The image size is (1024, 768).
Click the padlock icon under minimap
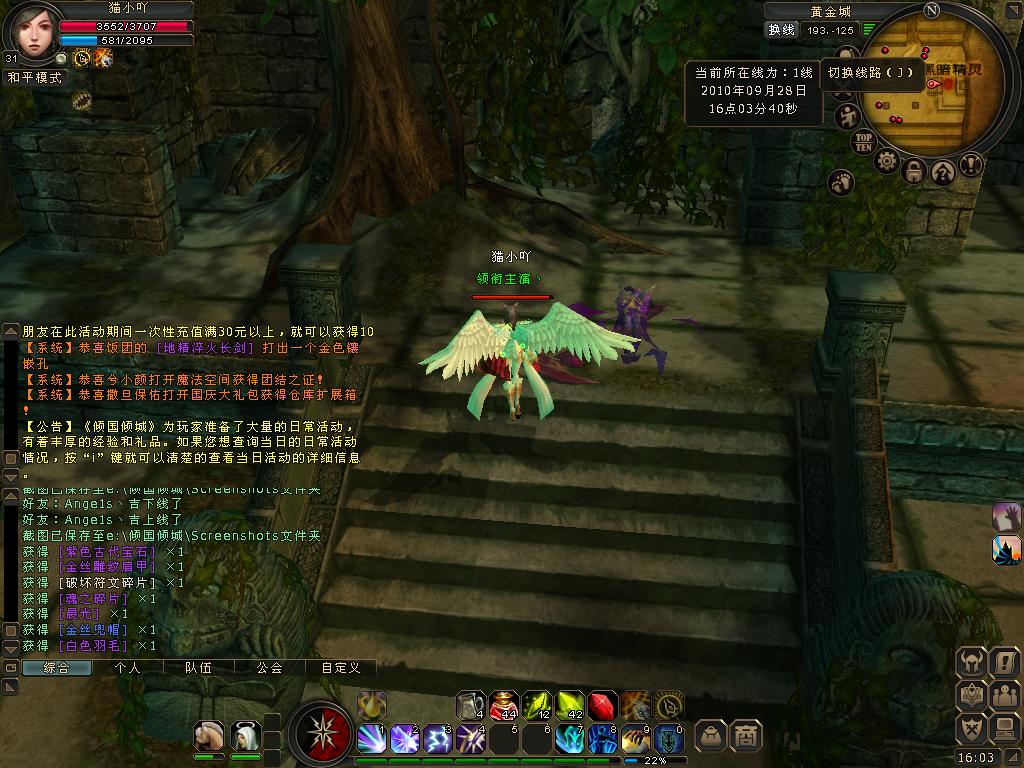point(914,171)
